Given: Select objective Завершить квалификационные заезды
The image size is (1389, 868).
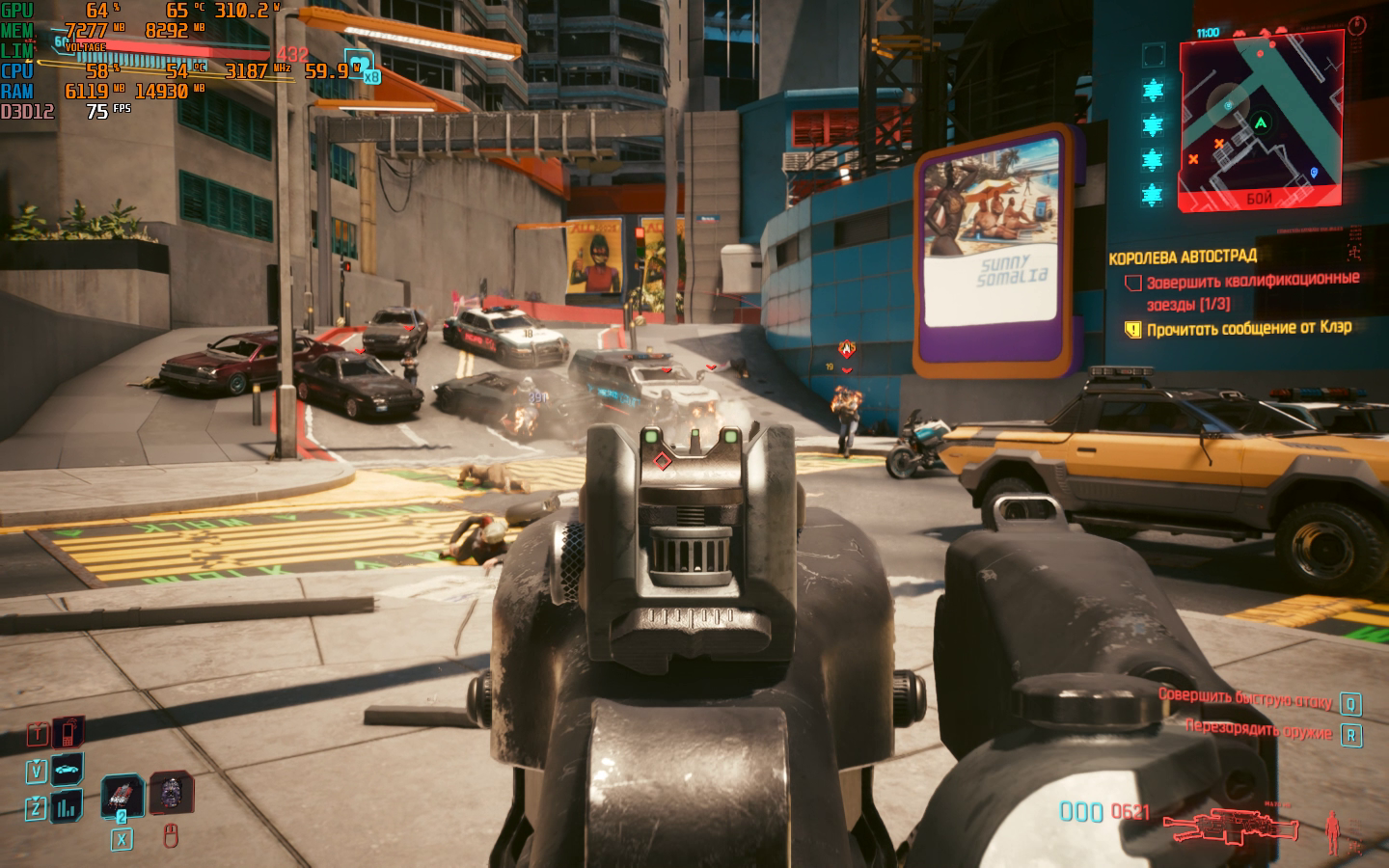Looking at the screenshot, I should 1252,290.
